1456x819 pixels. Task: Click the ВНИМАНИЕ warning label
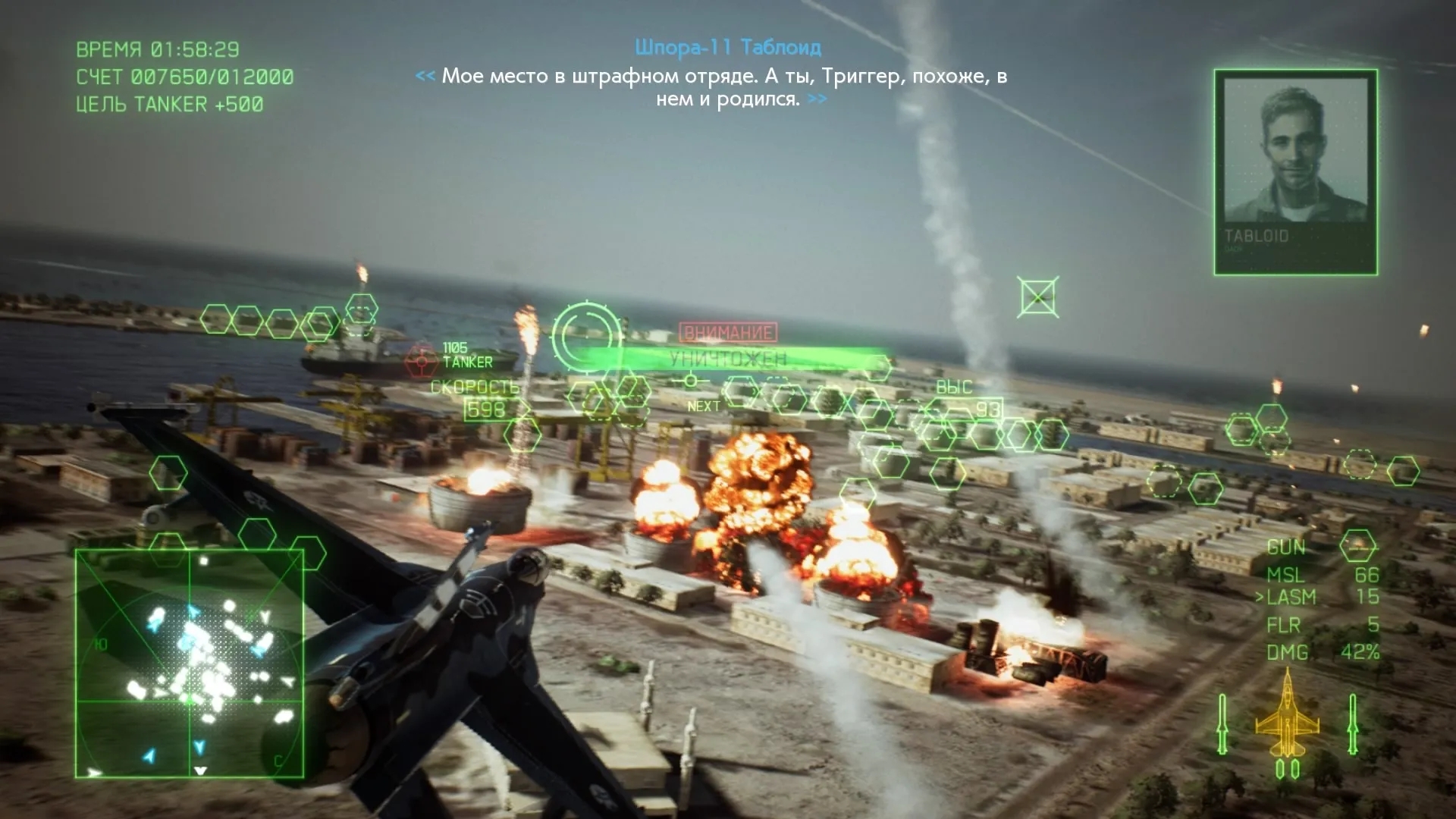[726, 331]
